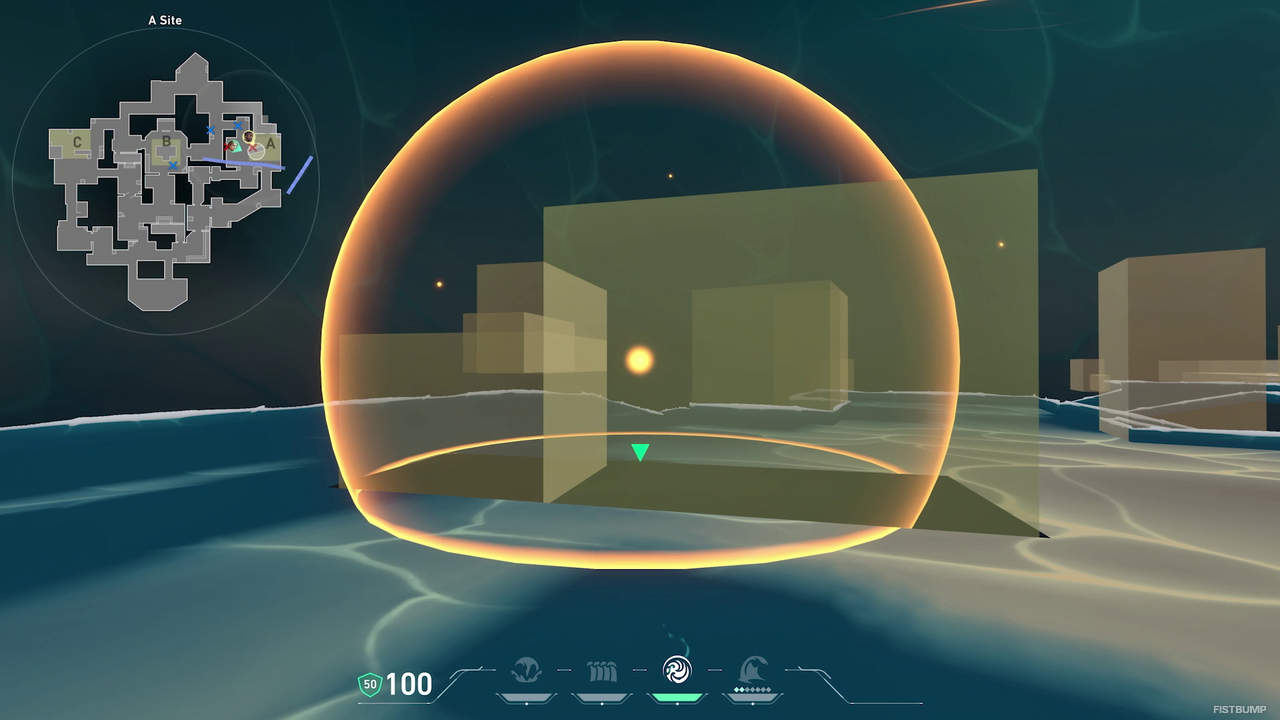Viewport: 1280px width, 720px height.
Task: Click the armor shield icon showing 50
Action: (370, 685)
